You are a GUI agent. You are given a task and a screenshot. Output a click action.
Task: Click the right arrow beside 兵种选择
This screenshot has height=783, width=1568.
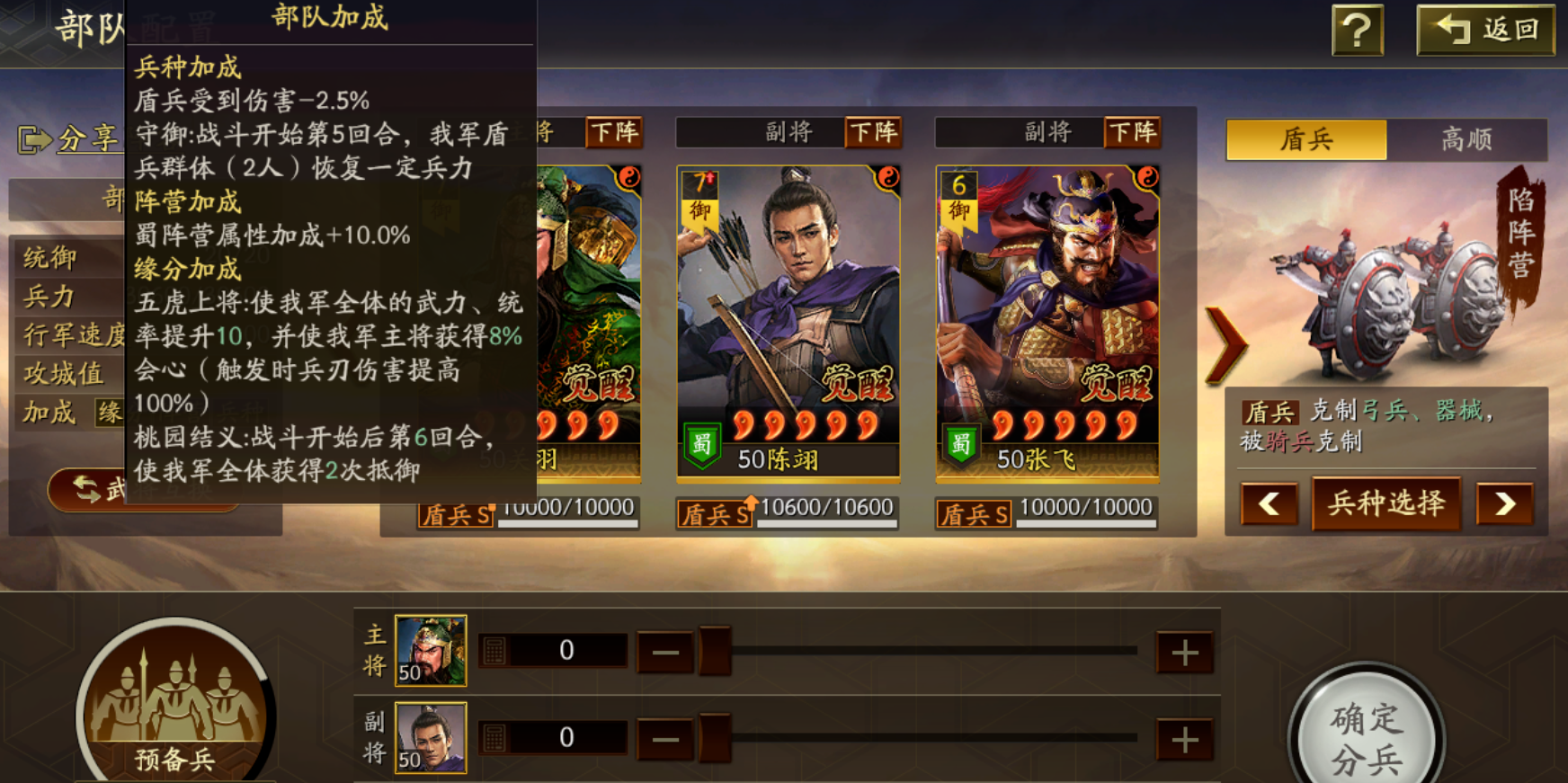(1503, 504)
